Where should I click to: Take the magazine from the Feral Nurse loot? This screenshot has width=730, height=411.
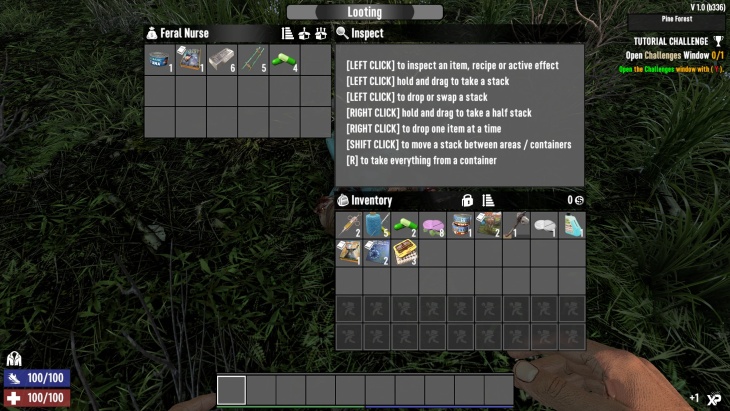pyautogui.click(x=191, y=60)
